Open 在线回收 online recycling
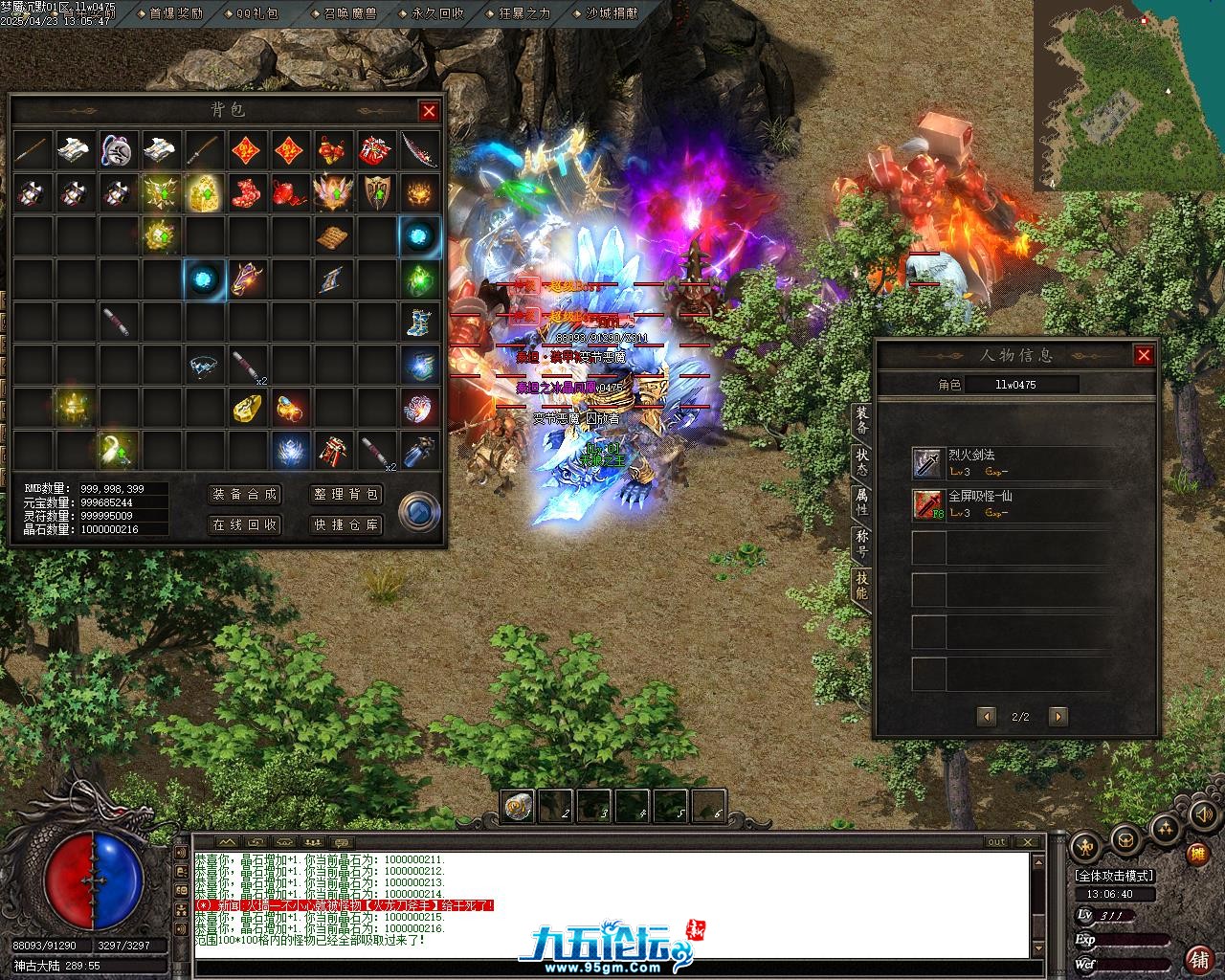The height and width of the screenshot is (980, 1225). [244, 524]
